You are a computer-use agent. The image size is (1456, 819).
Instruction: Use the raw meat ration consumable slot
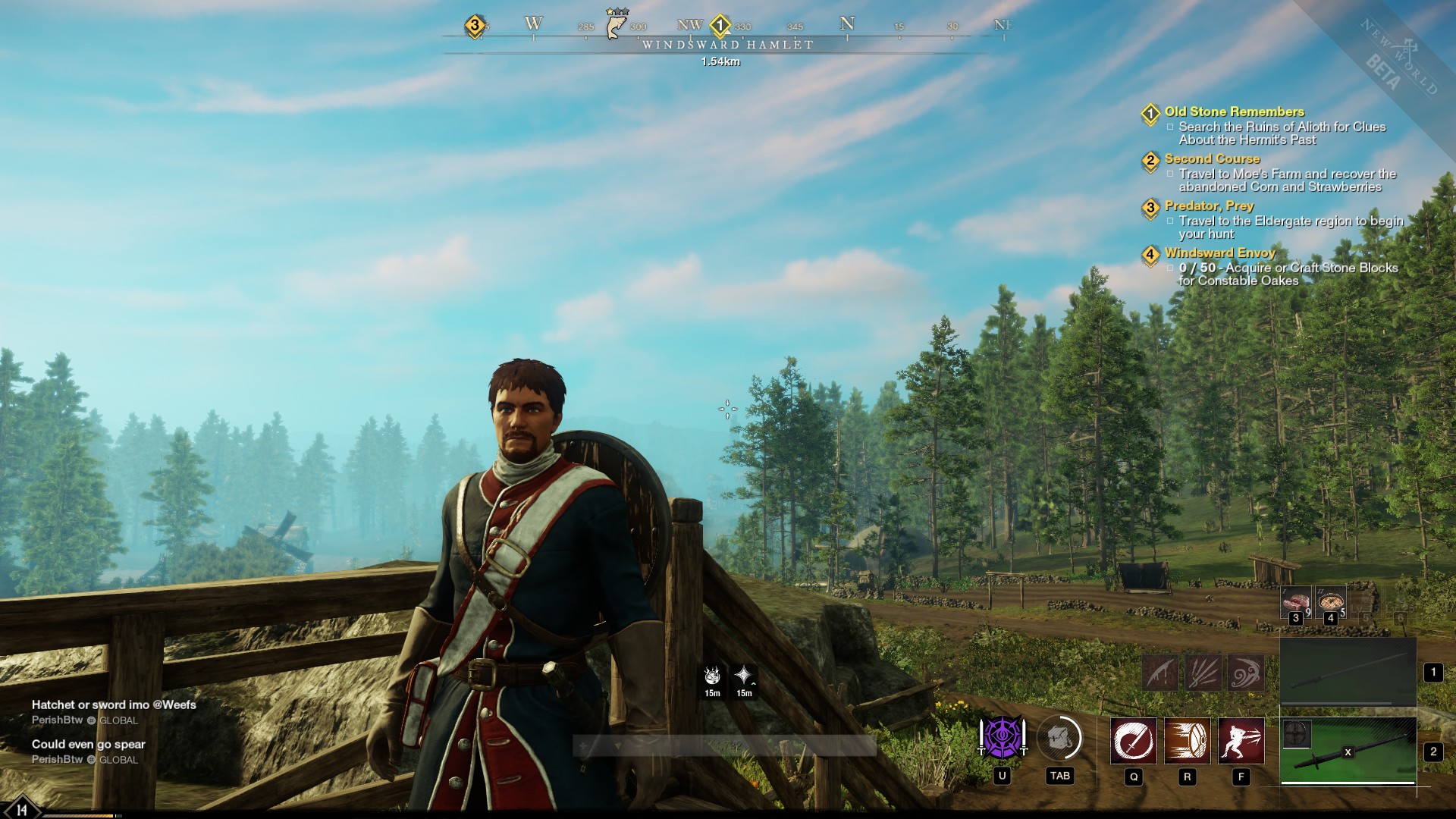click(x=1296, y=601)
